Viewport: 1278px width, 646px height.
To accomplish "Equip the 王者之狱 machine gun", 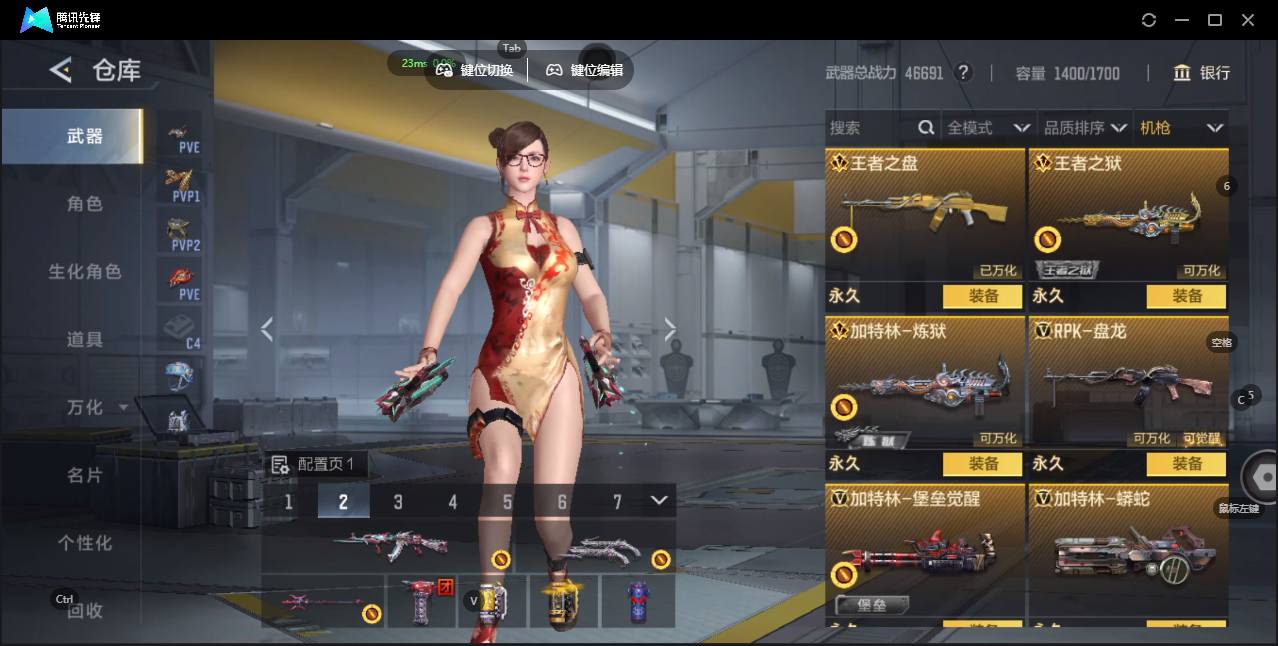I will click(x=1186, y=296).
